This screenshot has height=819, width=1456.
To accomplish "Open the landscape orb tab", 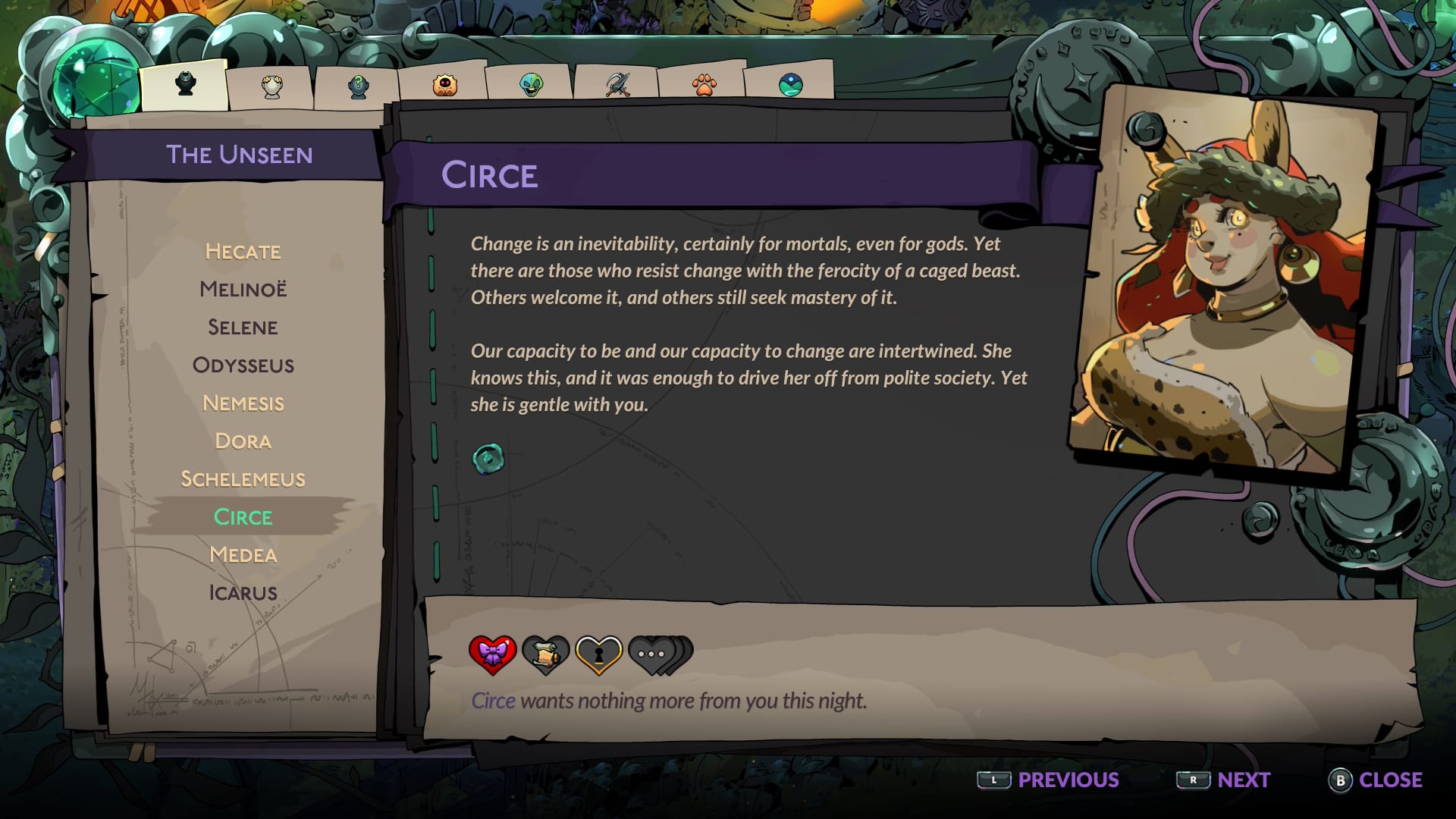I will (x=790, y=84).
